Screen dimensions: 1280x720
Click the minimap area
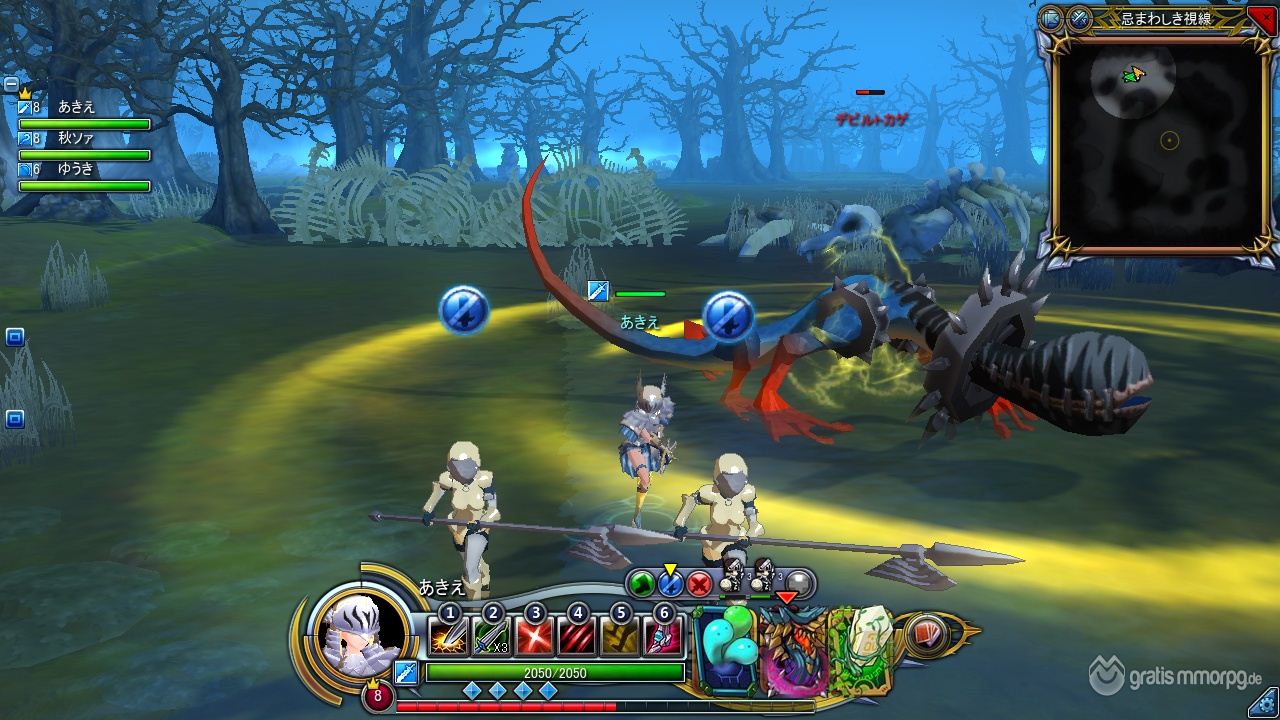point(1148,140)
